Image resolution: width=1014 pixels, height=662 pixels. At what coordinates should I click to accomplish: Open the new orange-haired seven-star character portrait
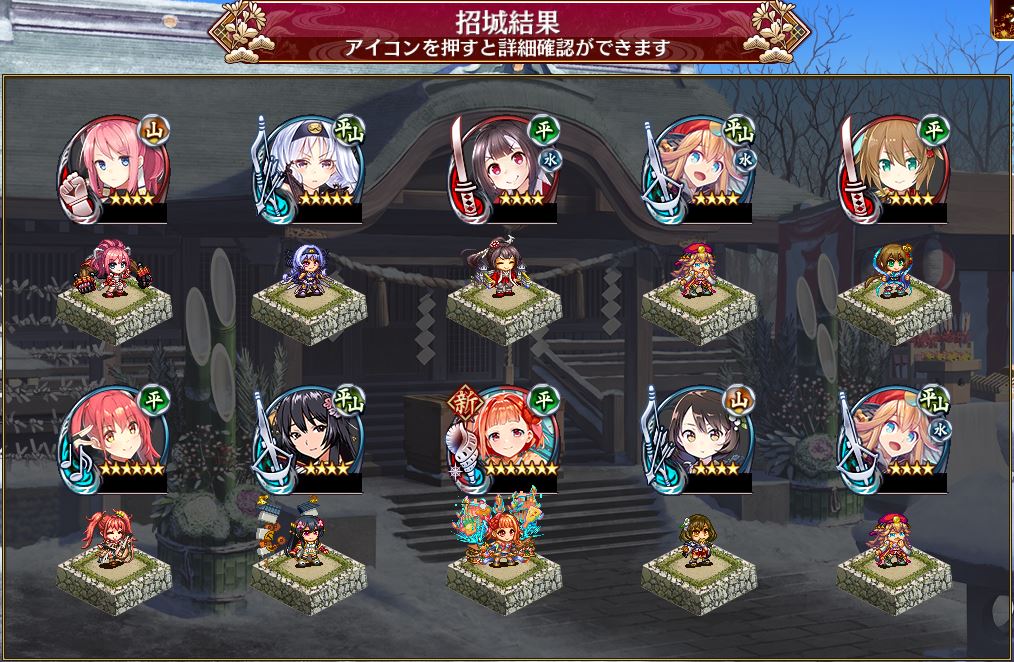[x=505, y=437]
